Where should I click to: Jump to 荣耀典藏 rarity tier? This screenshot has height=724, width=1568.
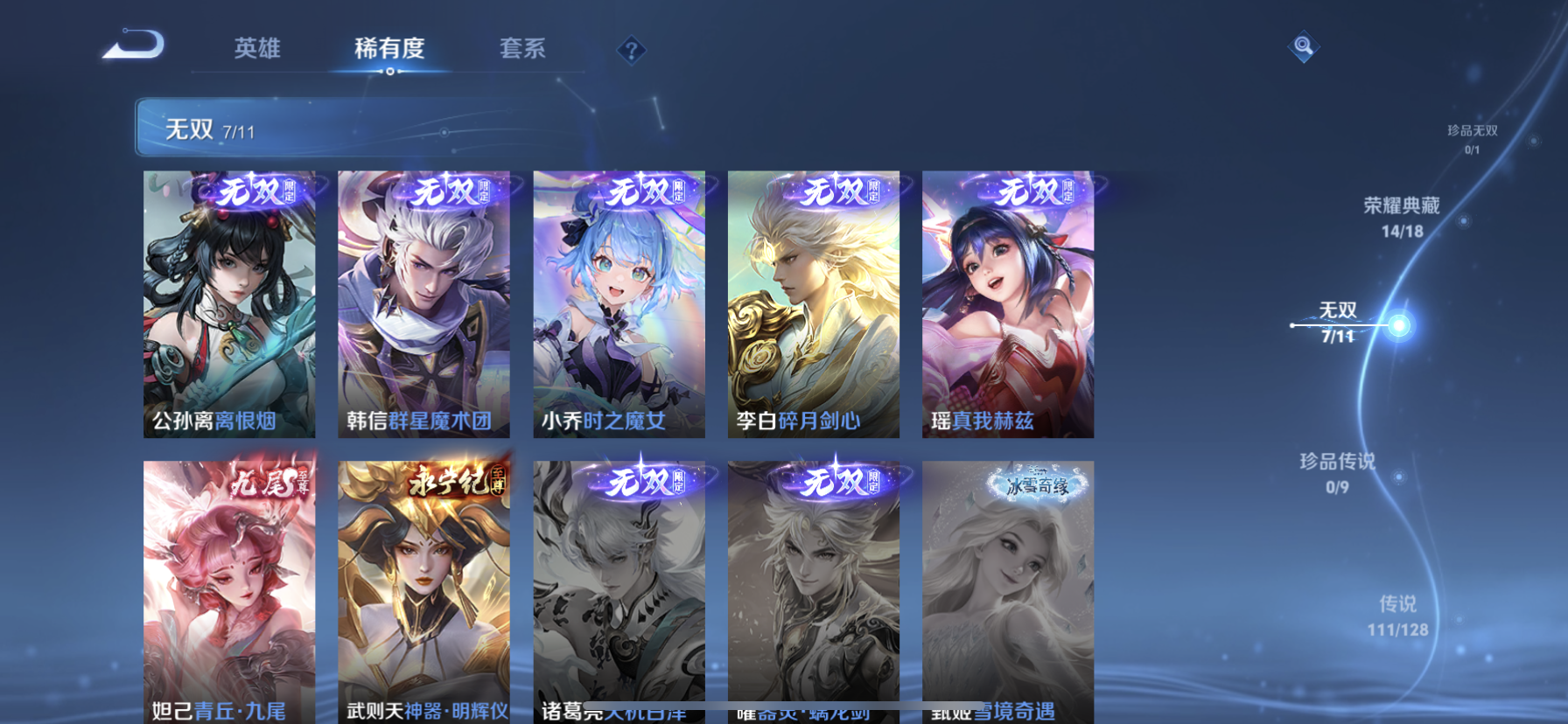coord(1402,216)
